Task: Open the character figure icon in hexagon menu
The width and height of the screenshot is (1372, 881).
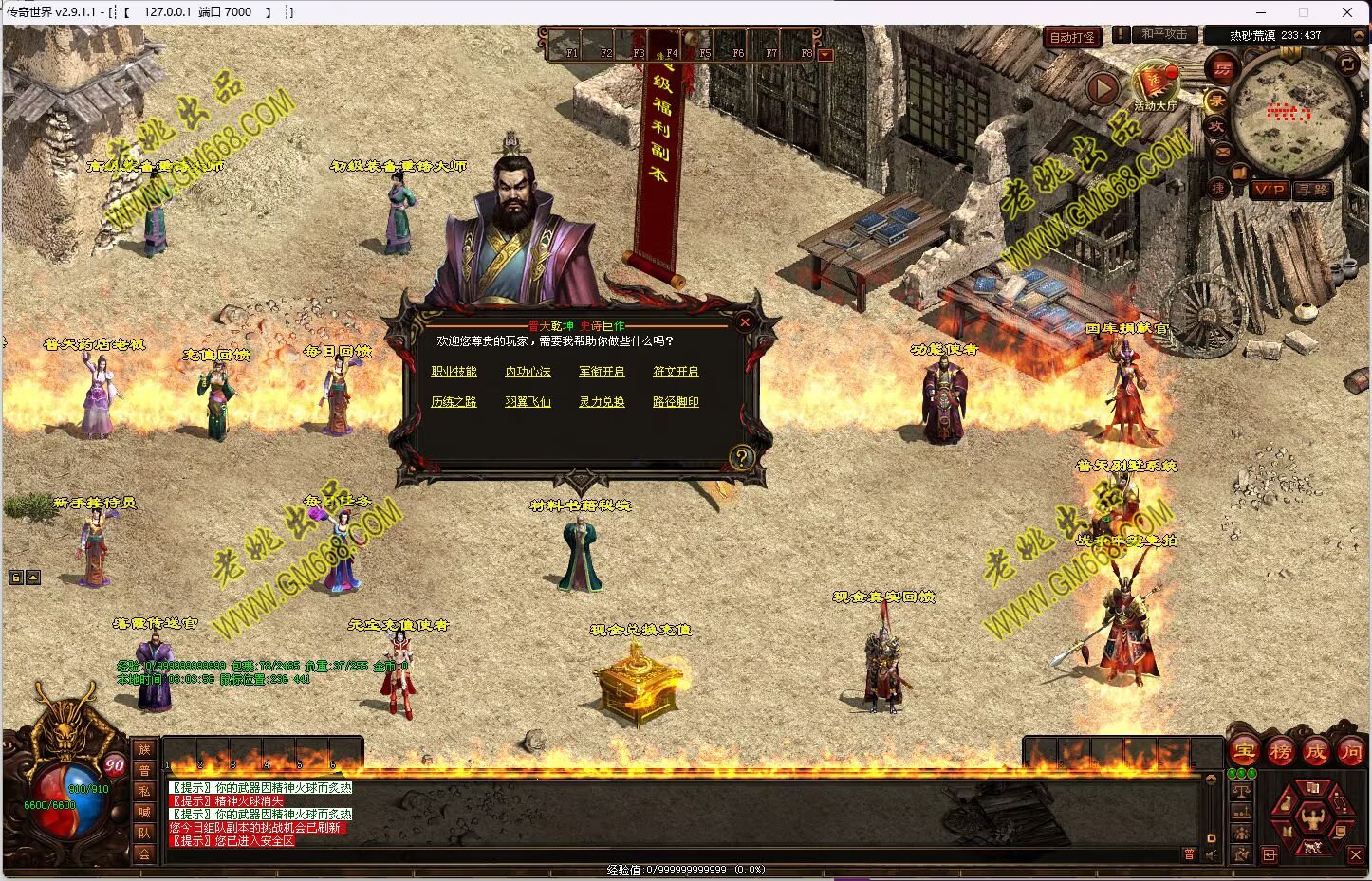Action: tap(1313, 816)
